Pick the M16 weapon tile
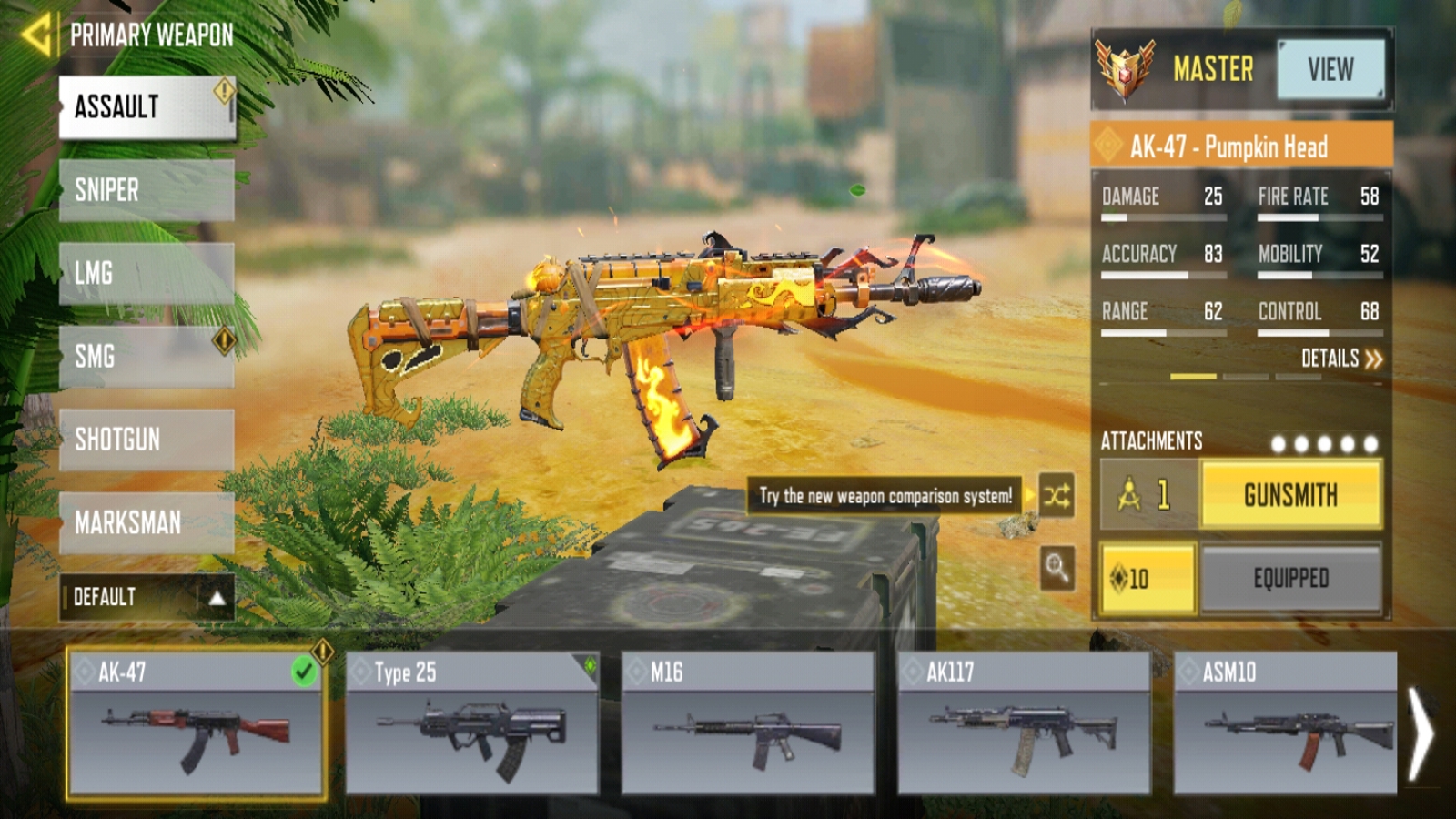Viewport: 1456px width, 819px height. pyautogui.click(x=747, y=723)
